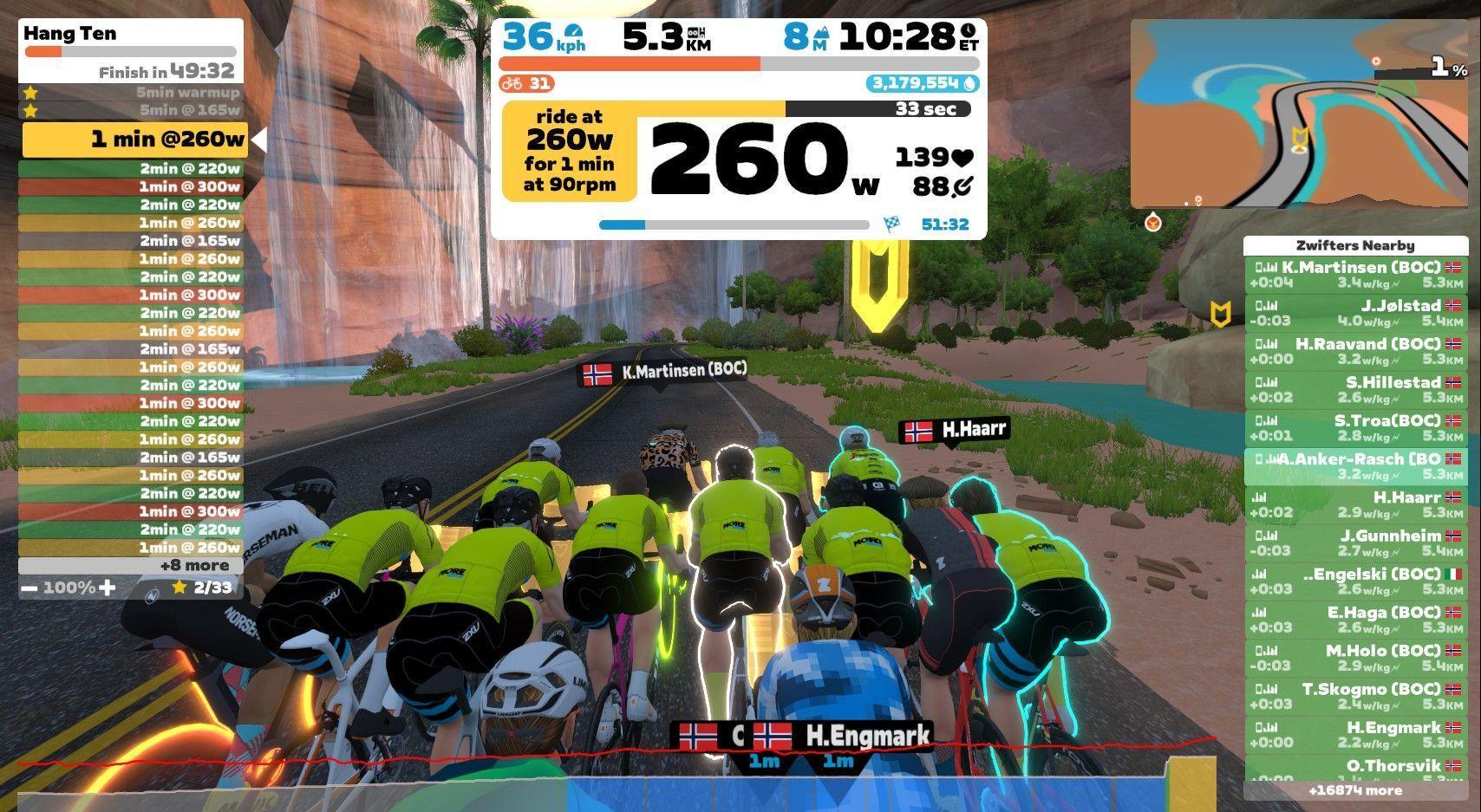Select the completed 5min warmup block
The width and height of the screenshot is (1481, 812).
(x=130, y=92)
